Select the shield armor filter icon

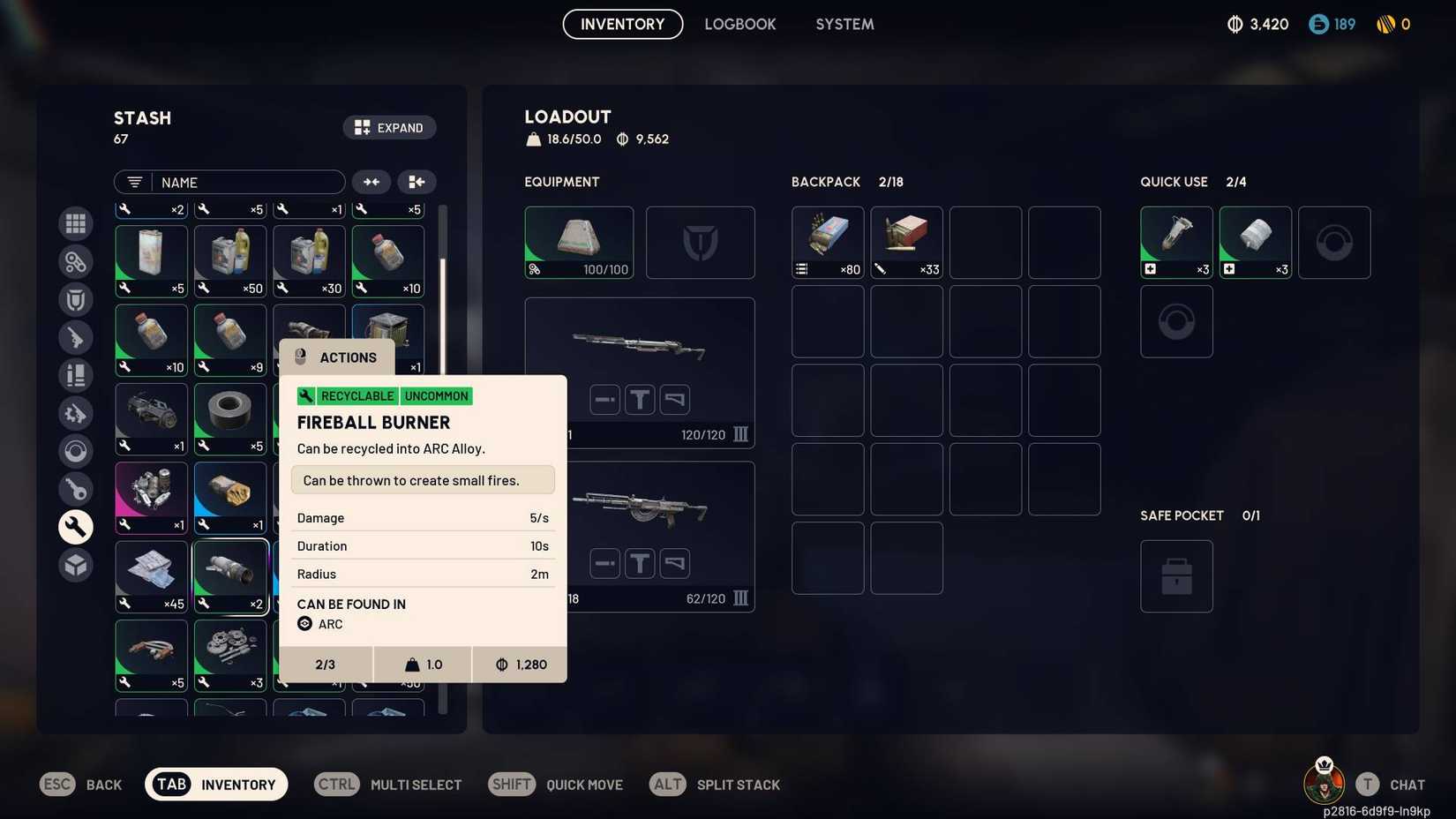coord(75,299)
